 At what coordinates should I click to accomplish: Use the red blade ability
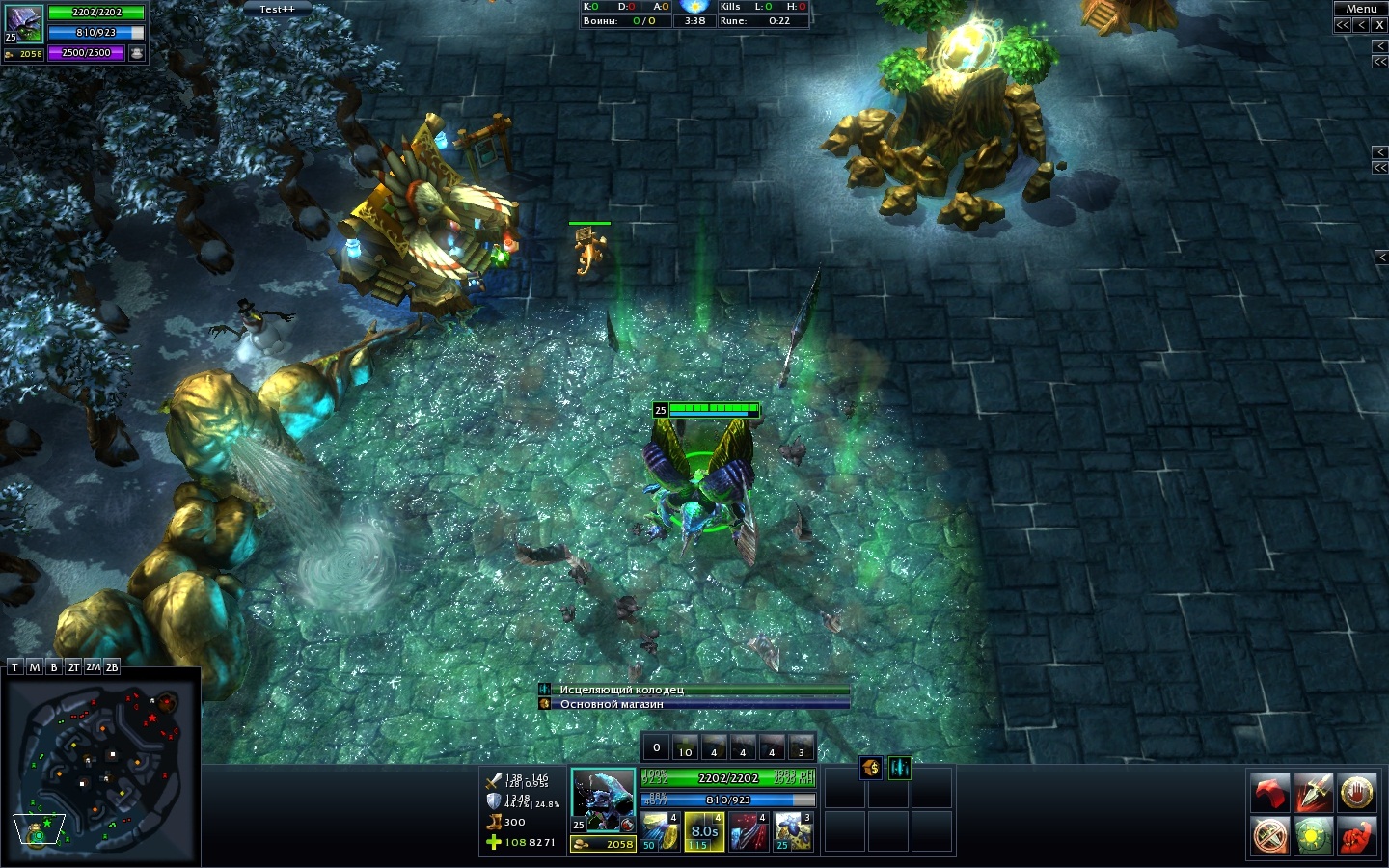(x=749, y=831)
